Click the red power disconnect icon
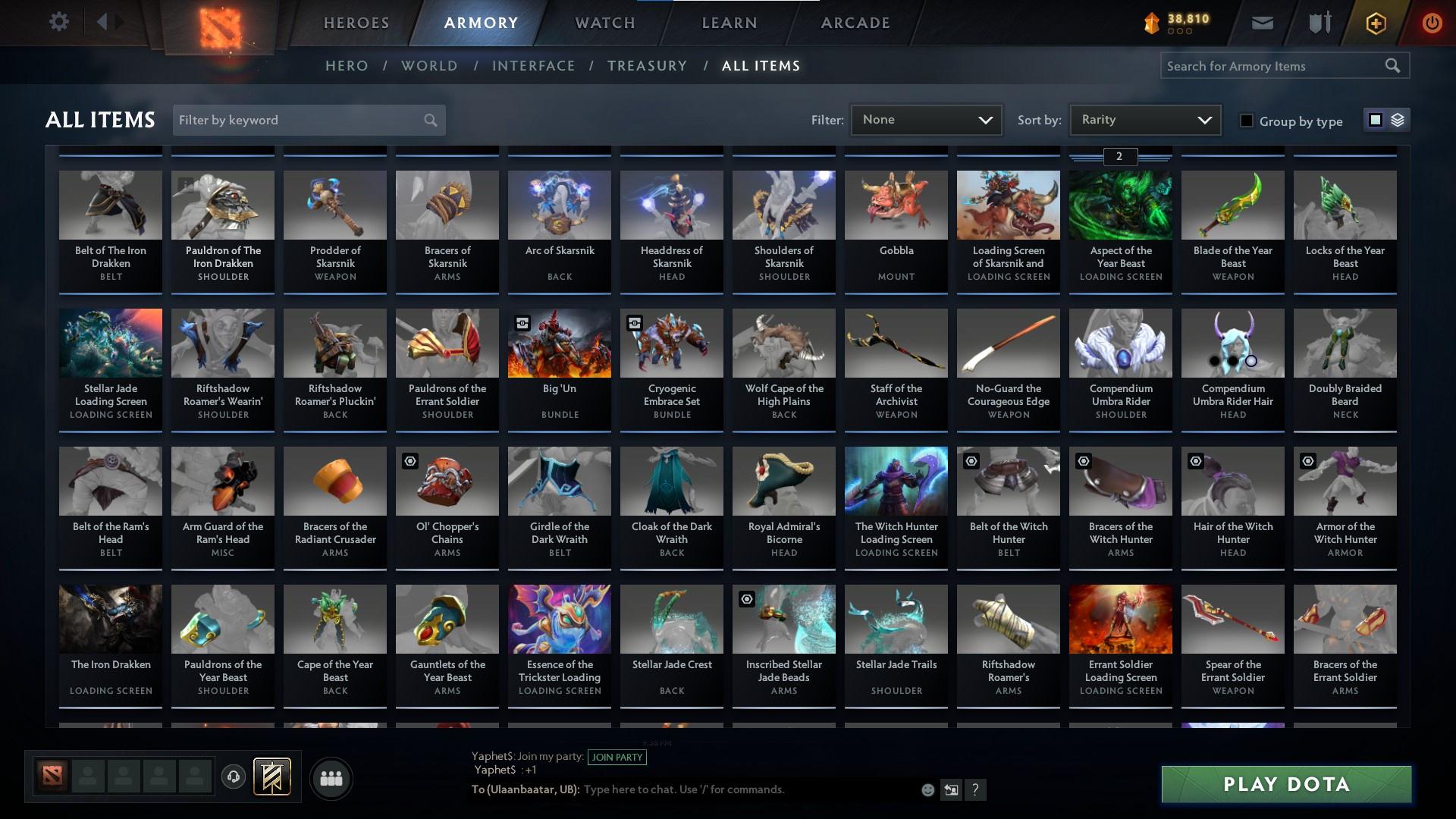The width and height of the screenshot is (1456, 819). (1431, 23)
